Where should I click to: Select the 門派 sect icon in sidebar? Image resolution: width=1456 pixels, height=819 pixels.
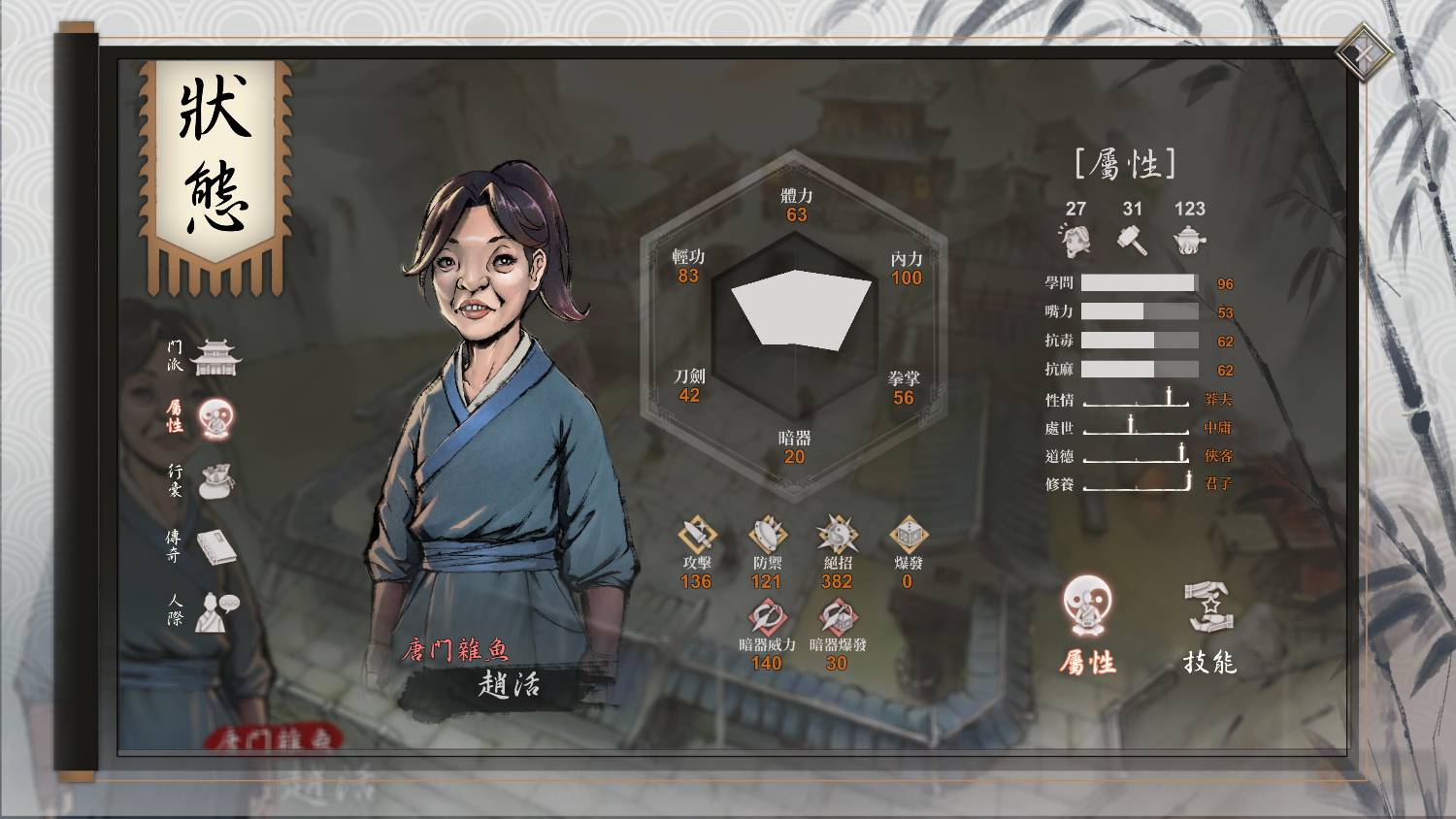(x=215, y=356)
